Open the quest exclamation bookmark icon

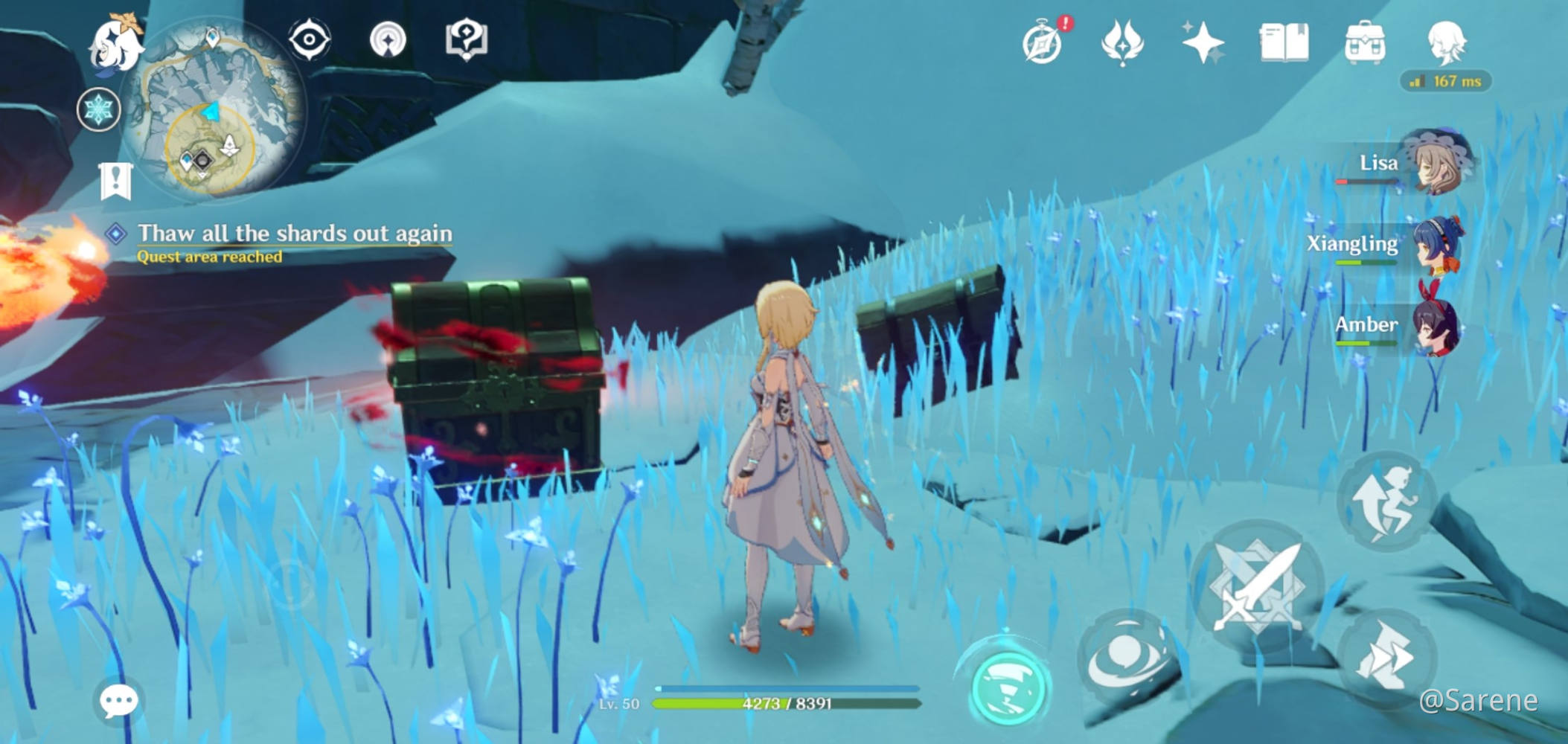coord(115,181)
